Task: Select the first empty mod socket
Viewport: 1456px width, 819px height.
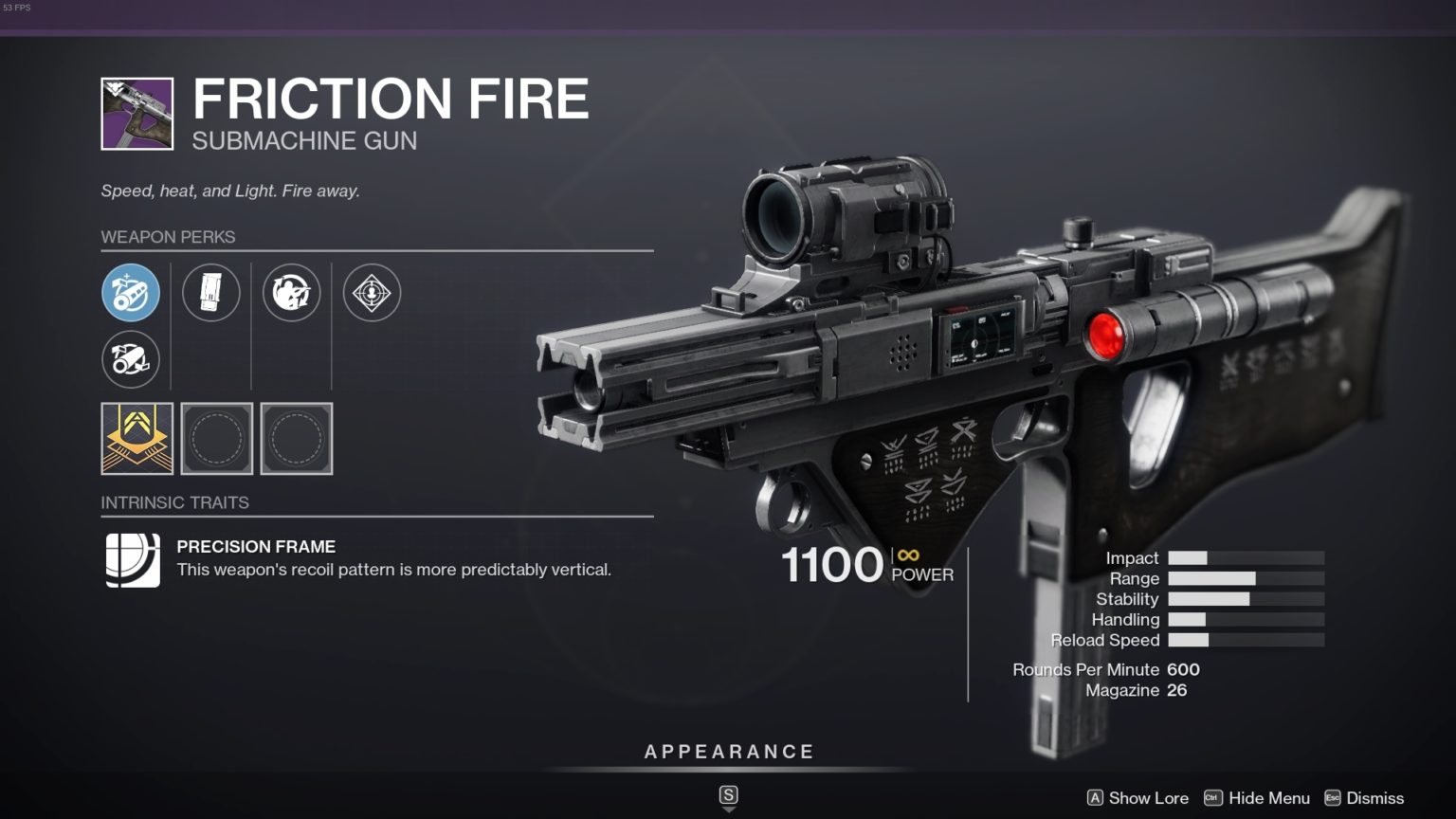Action: click(217, 438)
